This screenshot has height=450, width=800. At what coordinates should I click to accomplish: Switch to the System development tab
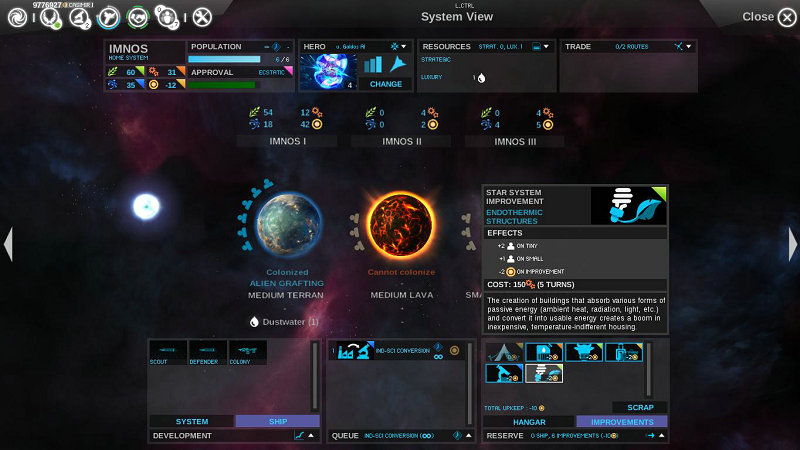[192, 421]
